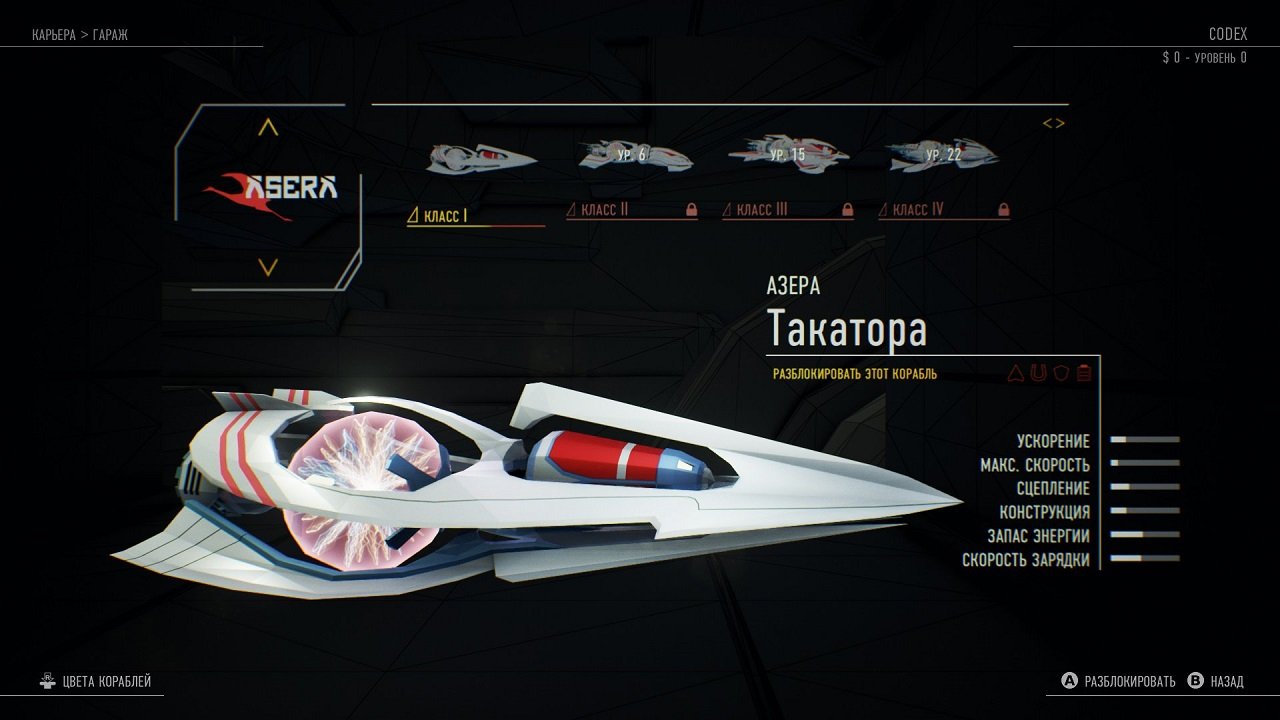Click the padlock on КЛАСС III

(846, 210)
